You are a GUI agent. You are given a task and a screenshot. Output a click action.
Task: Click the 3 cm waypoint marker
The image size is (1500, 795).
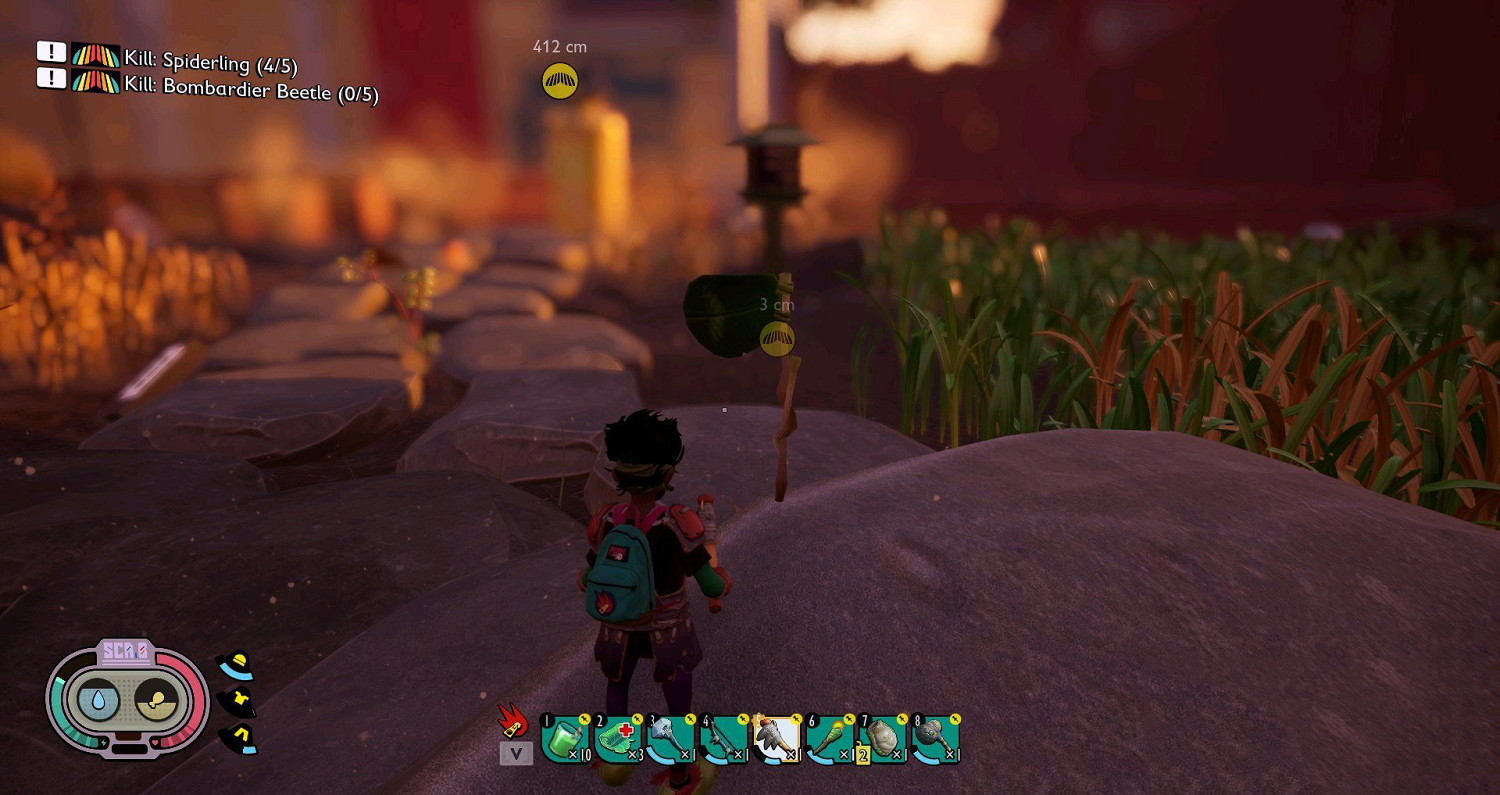pyautogui.click(x=777, y=338)
